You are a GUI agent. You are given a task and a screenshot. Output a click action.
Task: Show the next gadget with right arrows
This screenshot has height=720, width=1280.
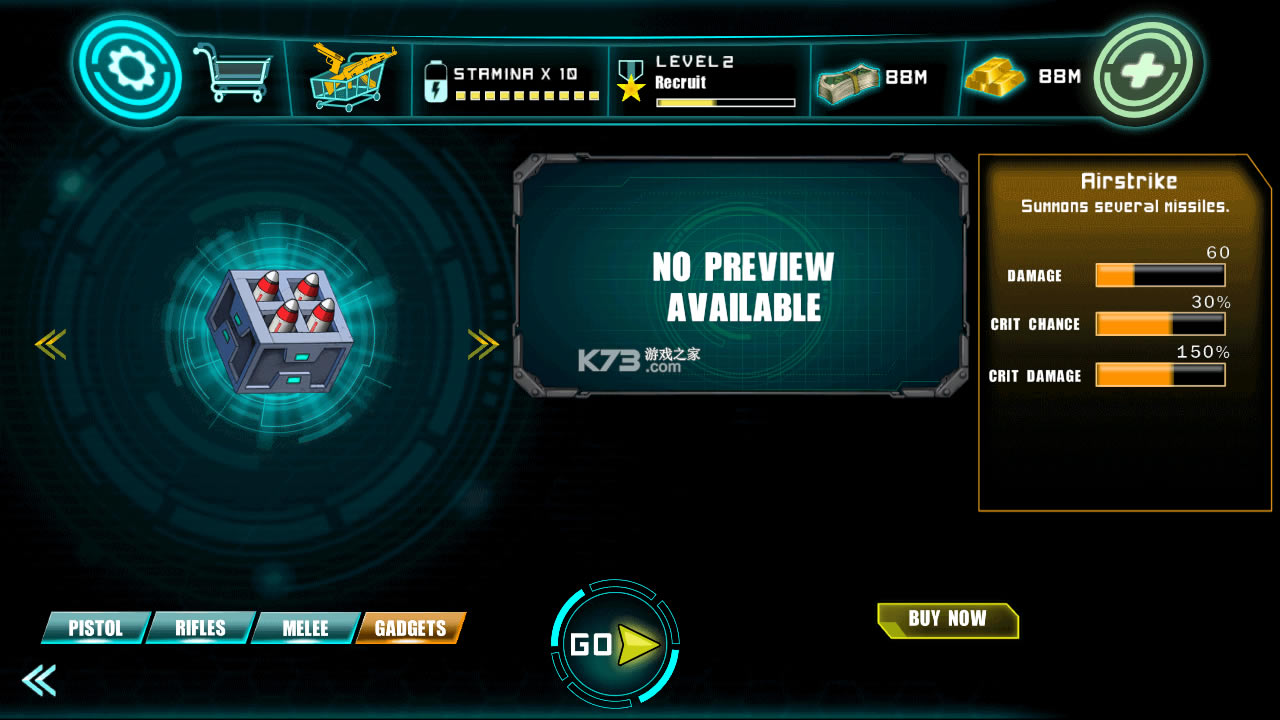point(483,345)
